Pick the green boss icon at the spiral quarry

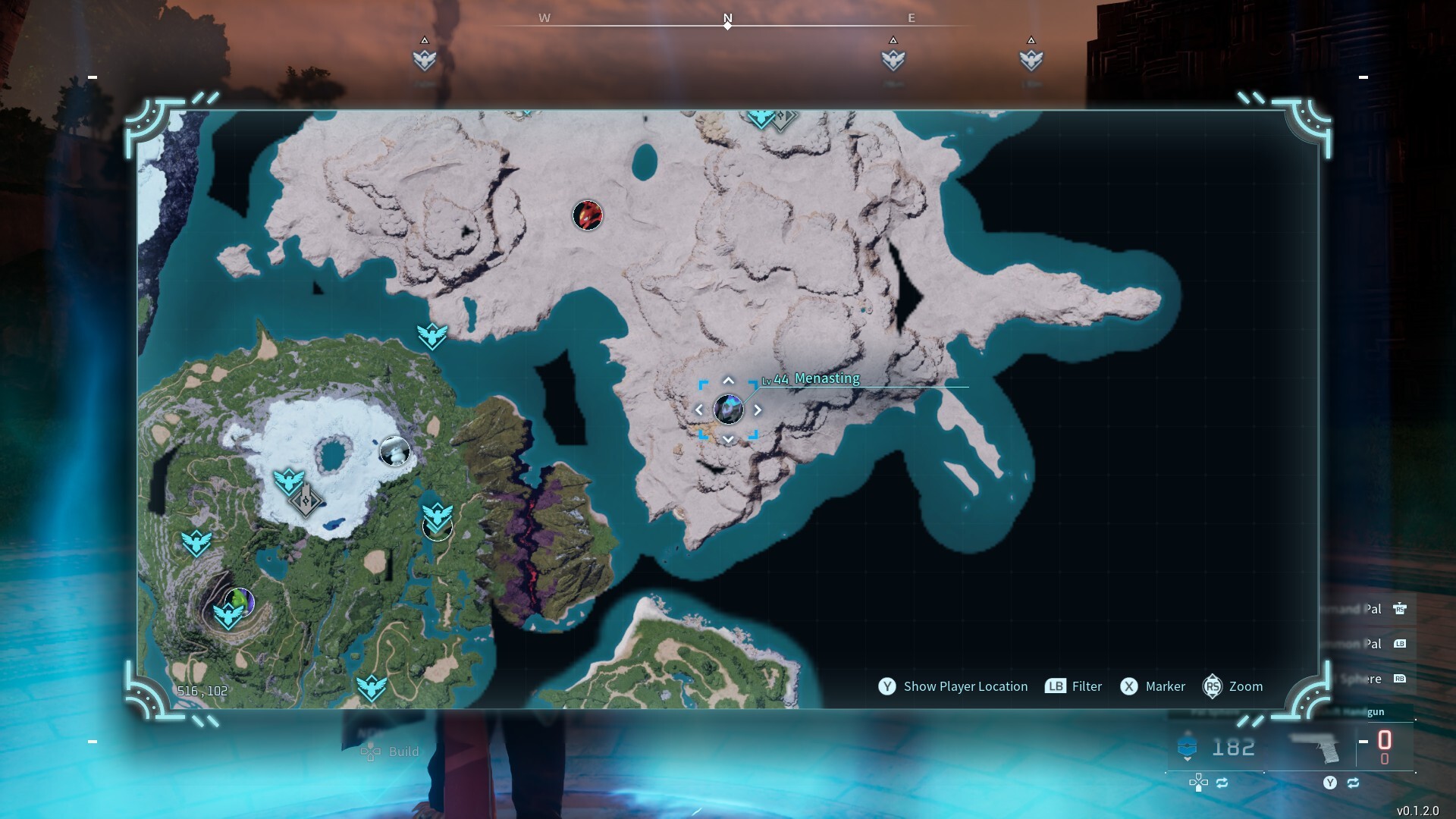tap(240, 601)
